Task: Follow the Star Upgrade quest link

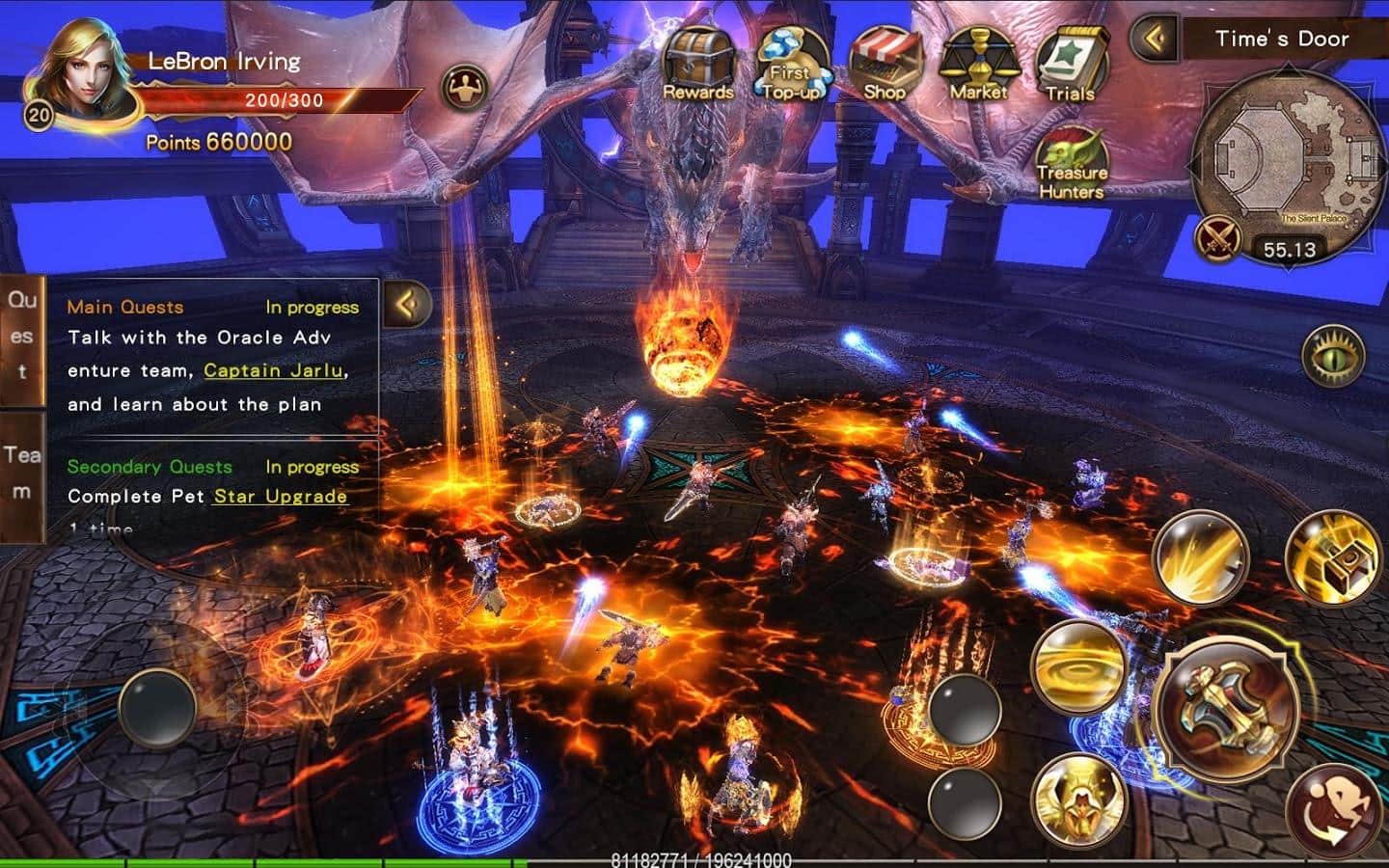Action: pos(280,497)
